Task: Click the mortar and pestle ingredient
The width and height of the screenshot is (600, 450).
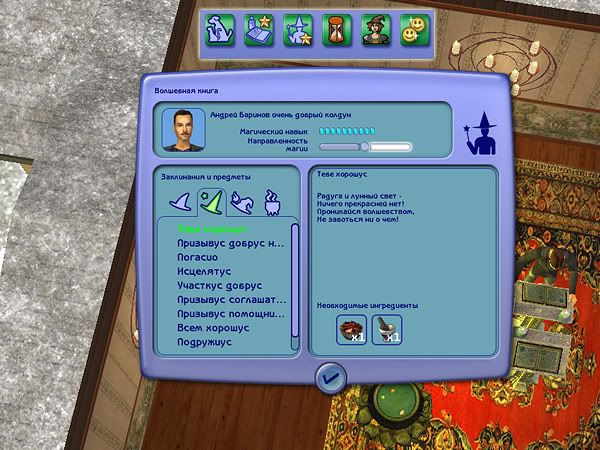Action: 387,328
